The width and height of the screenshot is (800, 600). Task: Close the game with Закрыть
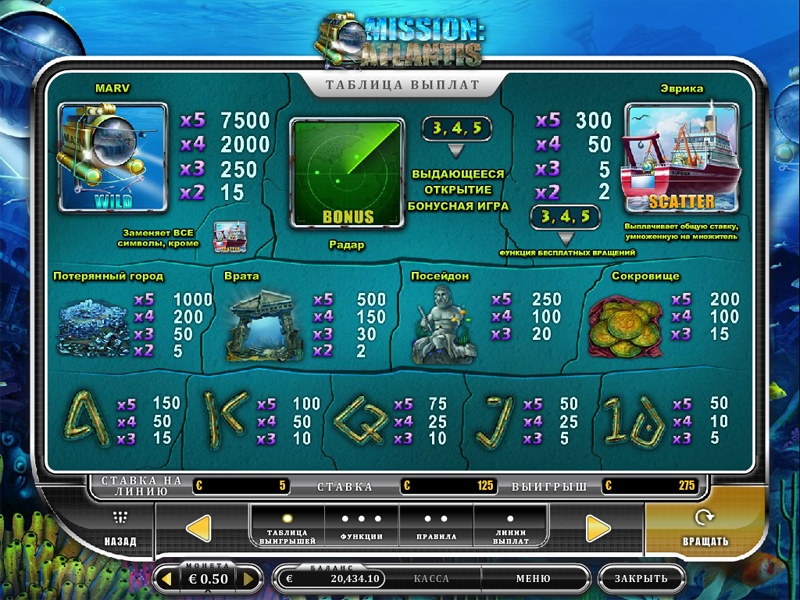click(641, 578)
